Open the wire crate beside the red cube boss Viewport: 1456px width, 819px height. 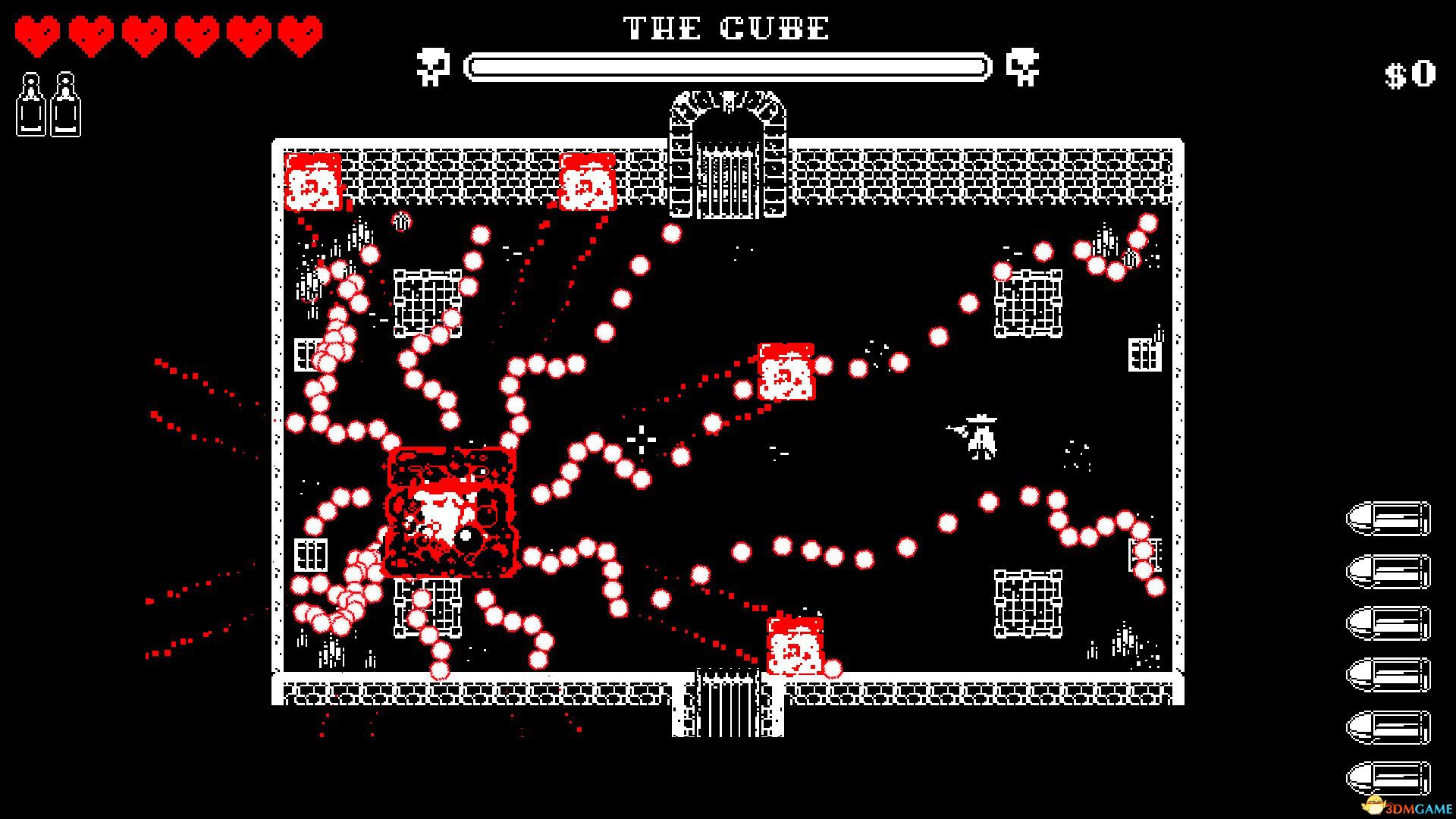[x=428, y=607]
